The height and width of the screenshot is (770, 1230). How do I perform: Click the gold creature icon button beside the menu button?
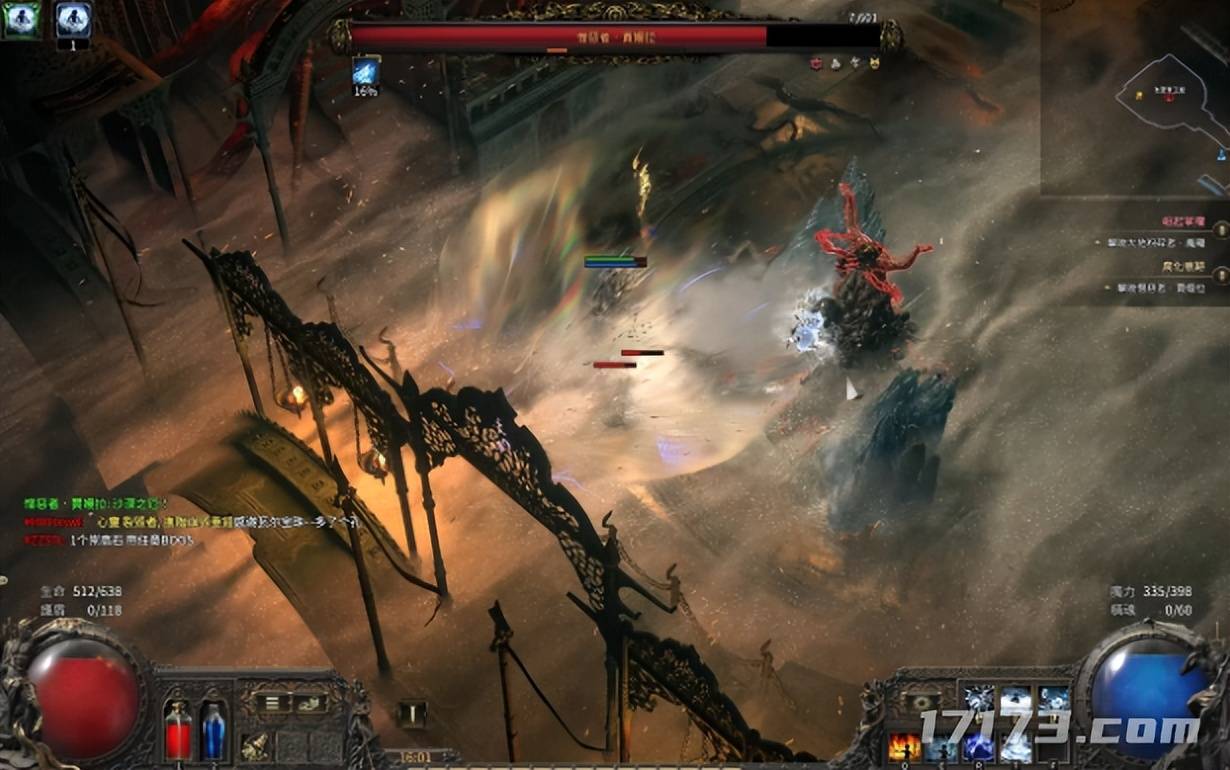pyautogui.click(x=310, y=702)
